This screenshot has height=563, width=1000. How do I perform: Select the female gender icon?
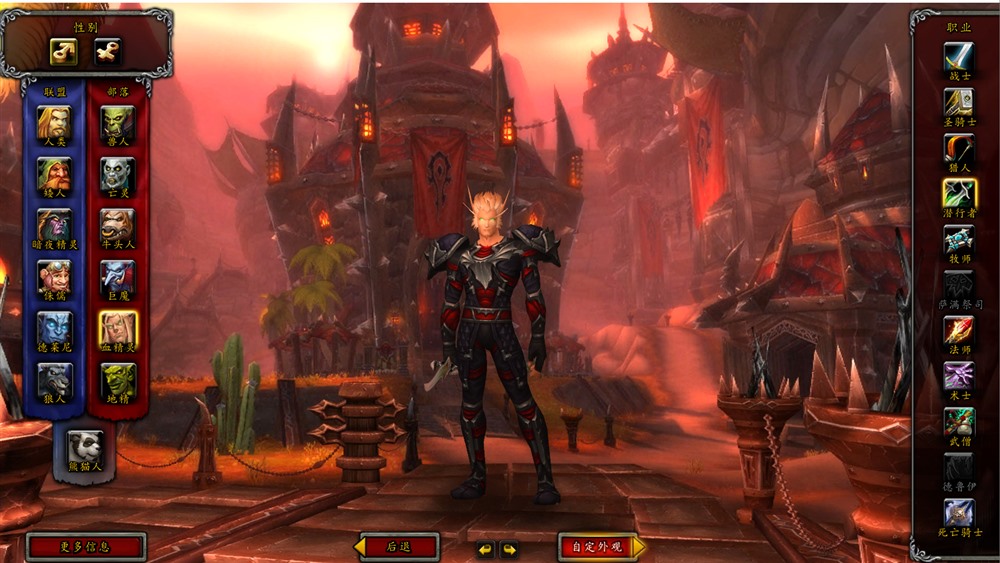pos(107,51)
